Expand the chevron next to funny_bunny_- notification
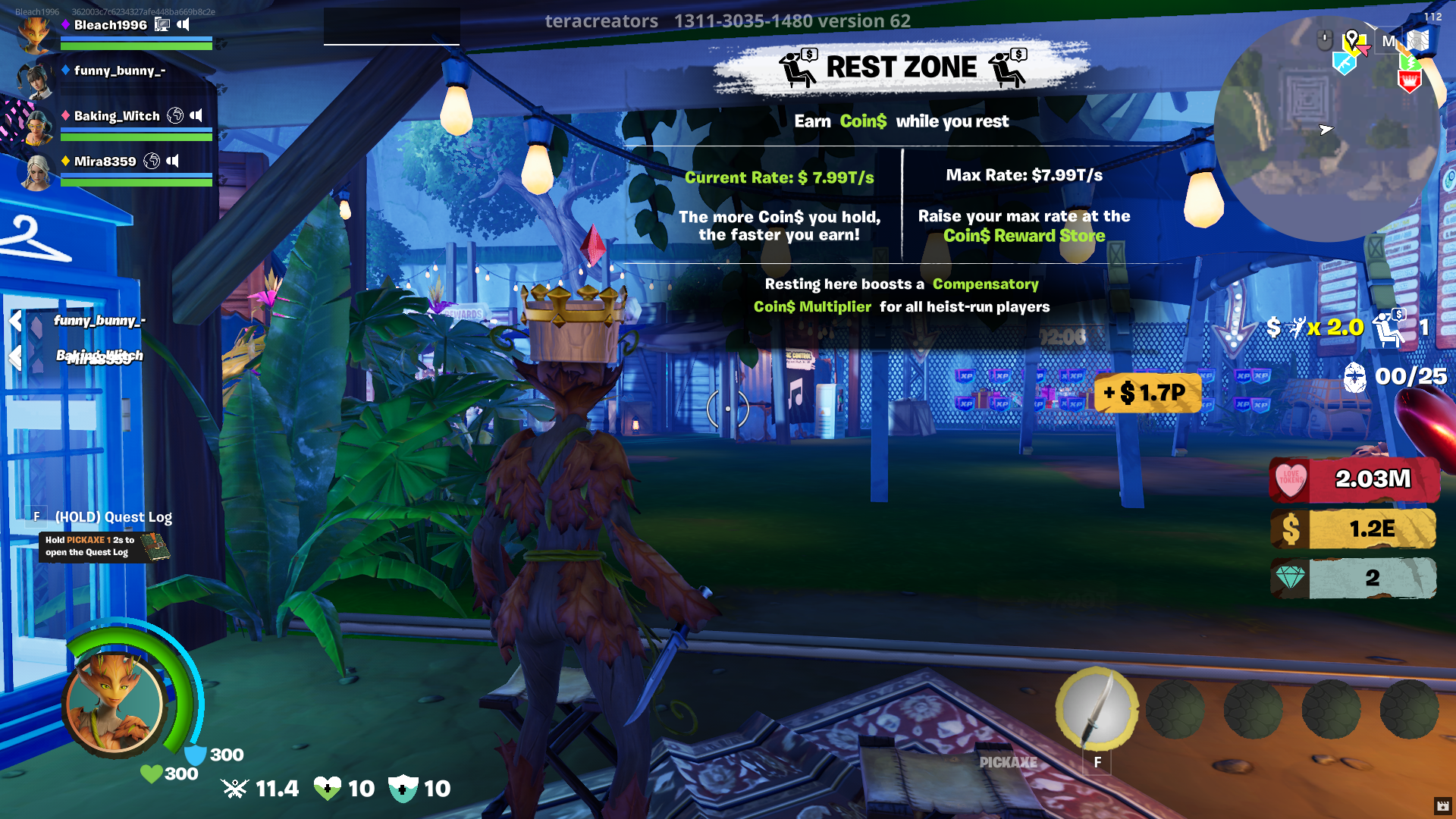The height and width of the screenshot is (819, 1456). pos(15,321)
